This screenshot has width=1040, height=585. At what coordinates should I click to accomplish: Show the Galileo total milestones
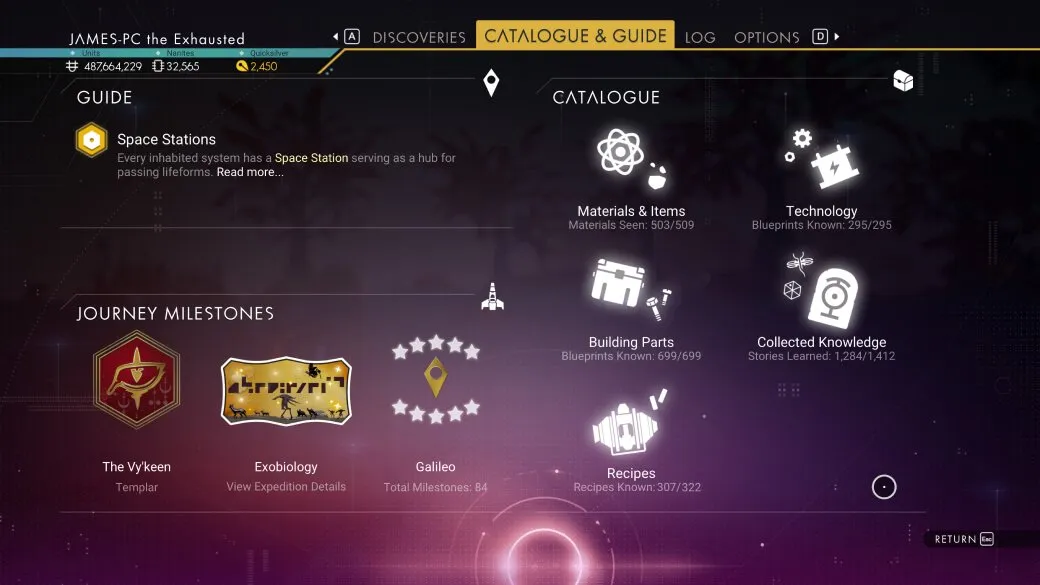[435, 380]
